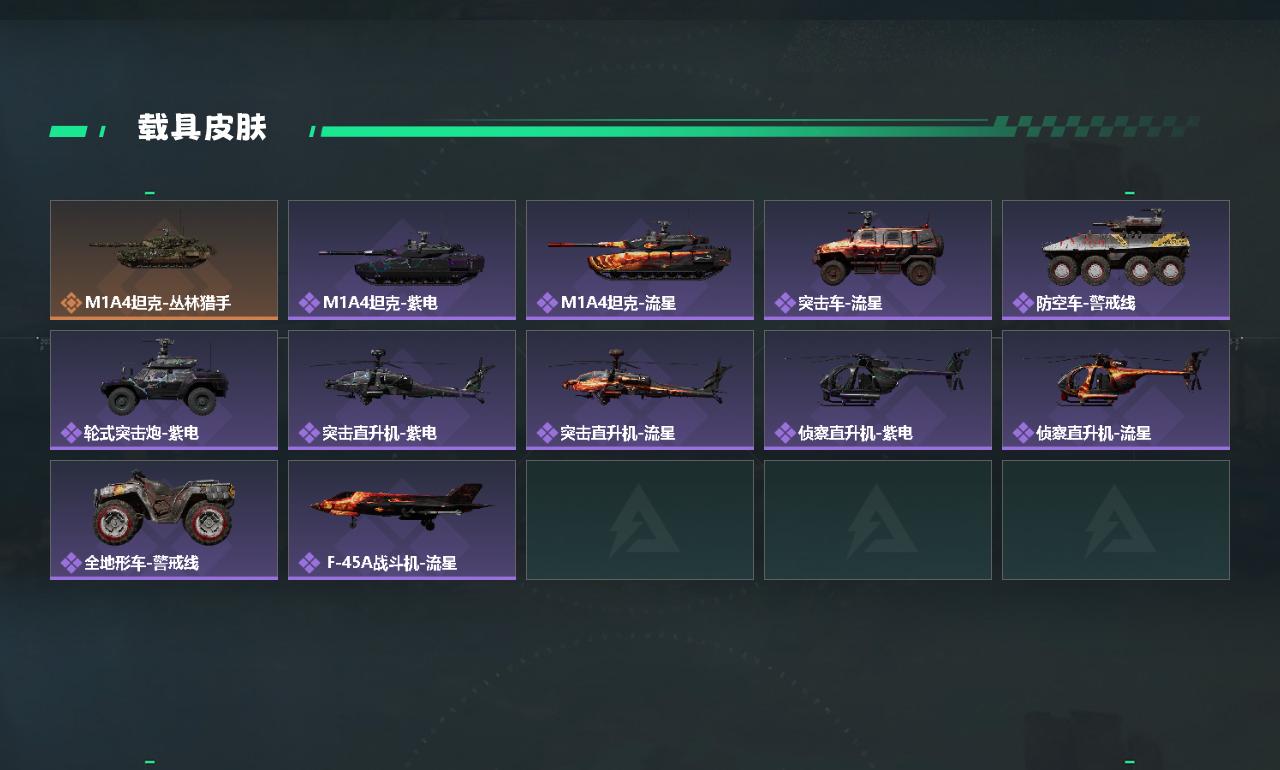Viewport: 1280px width, 770px height.
Task: Choose the M1A4坦克-紫电 tank skin
Action: (402, 259)
